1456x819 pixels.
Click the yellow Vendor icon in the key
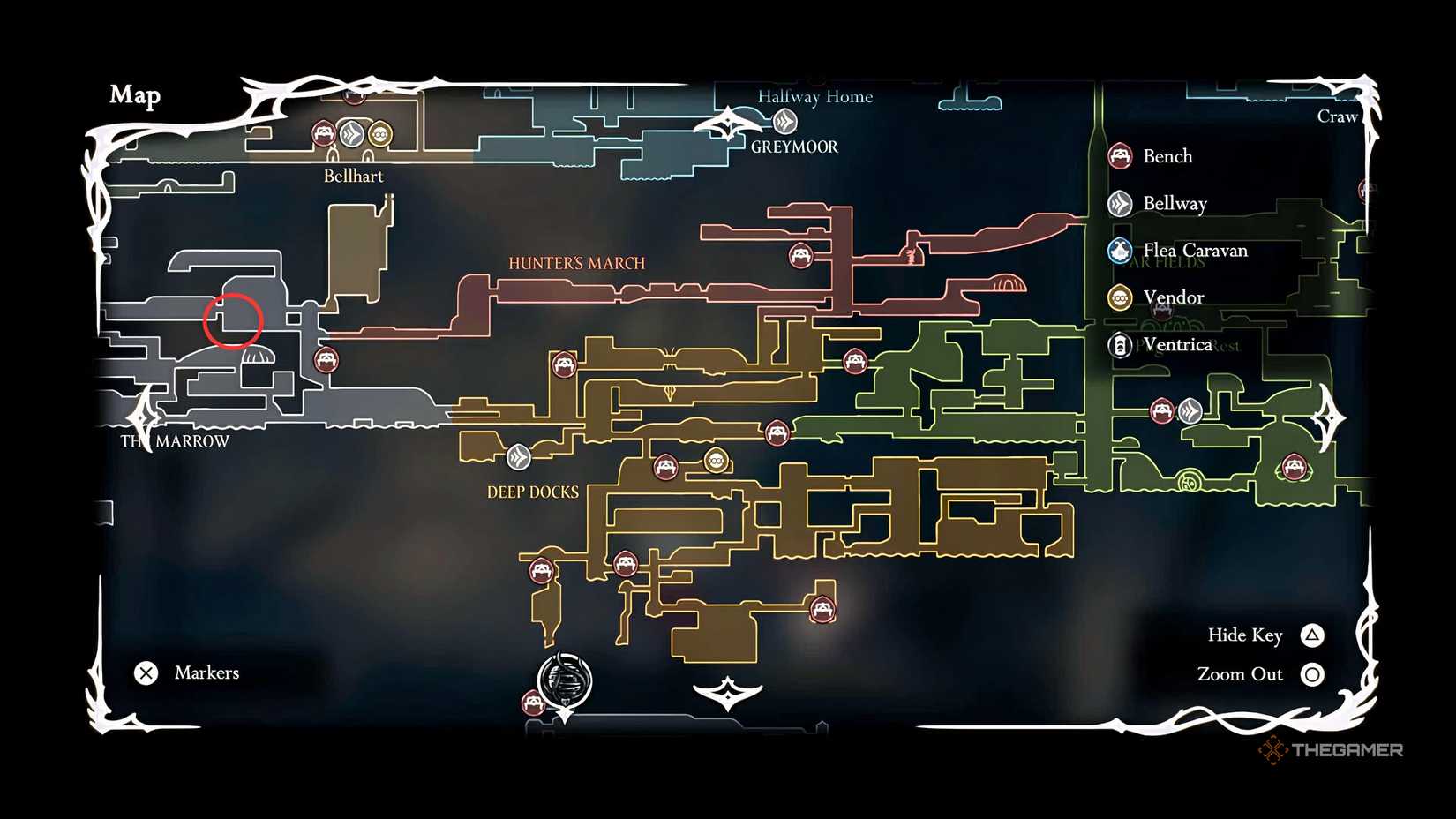1119,298
